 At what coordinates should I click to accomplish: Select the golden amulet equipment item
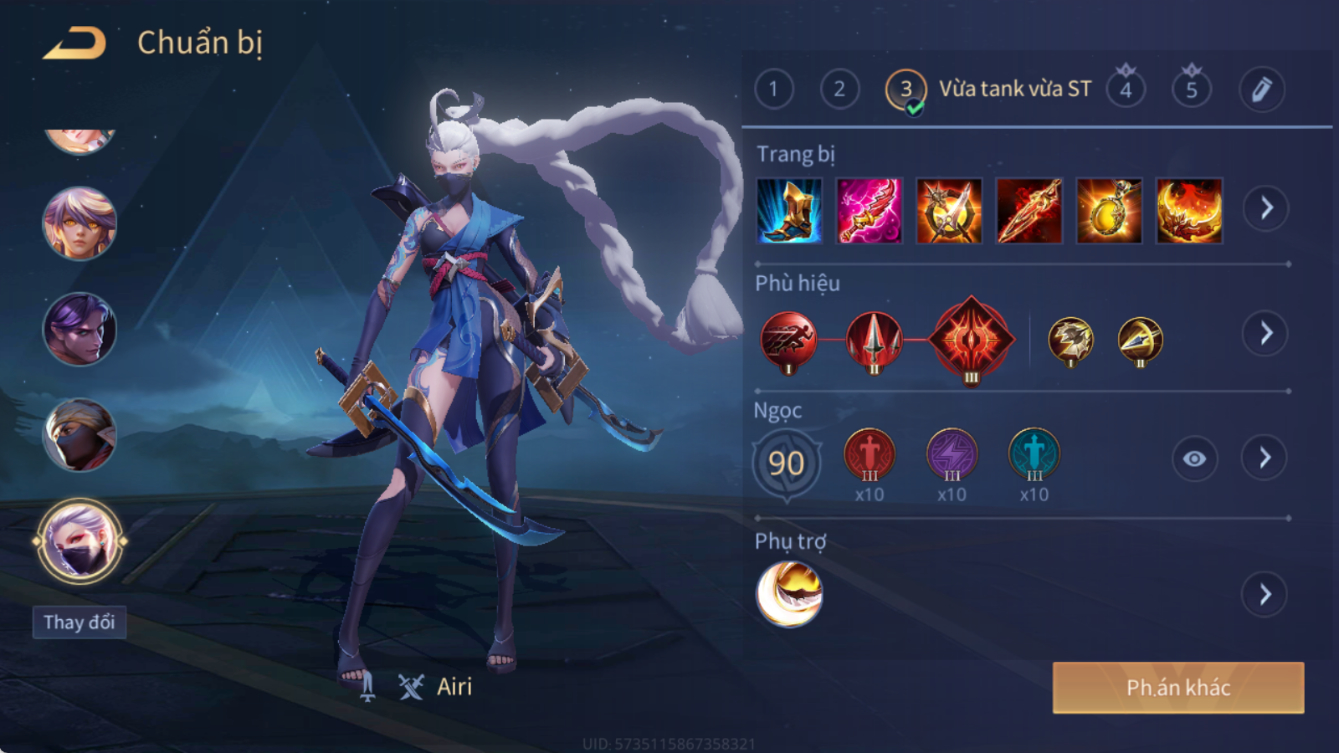(1109, 211)
